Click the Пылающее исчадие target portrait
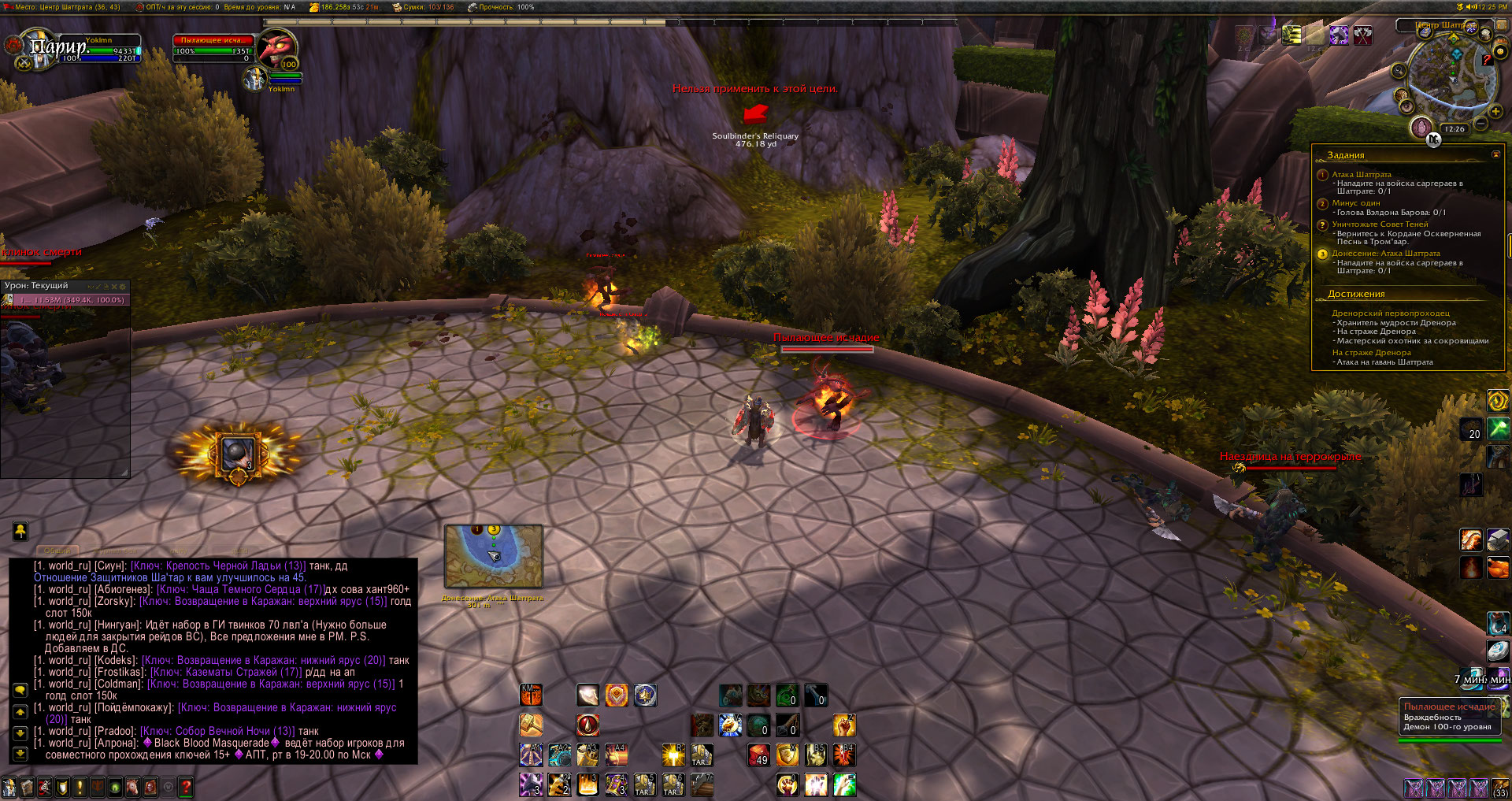Image resolution: width=1512 pixels, height=801 pixels. pyautogui.click(x=277, y=50)
